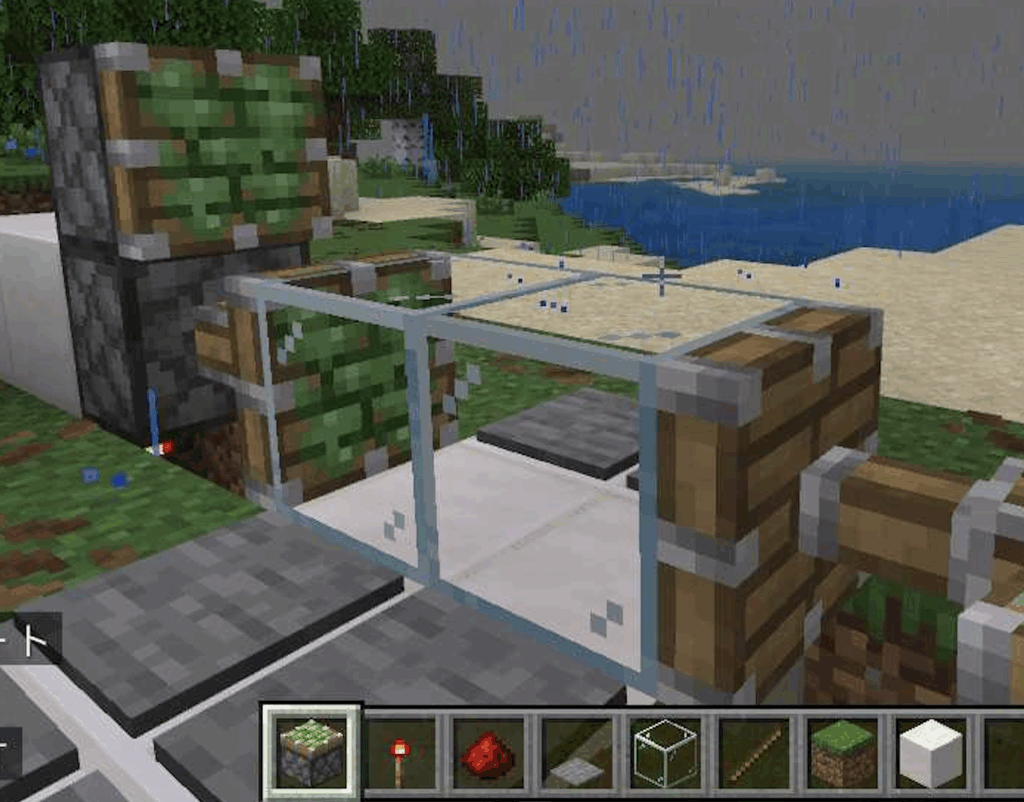Select the stick in the hotbar

point(754,752)
